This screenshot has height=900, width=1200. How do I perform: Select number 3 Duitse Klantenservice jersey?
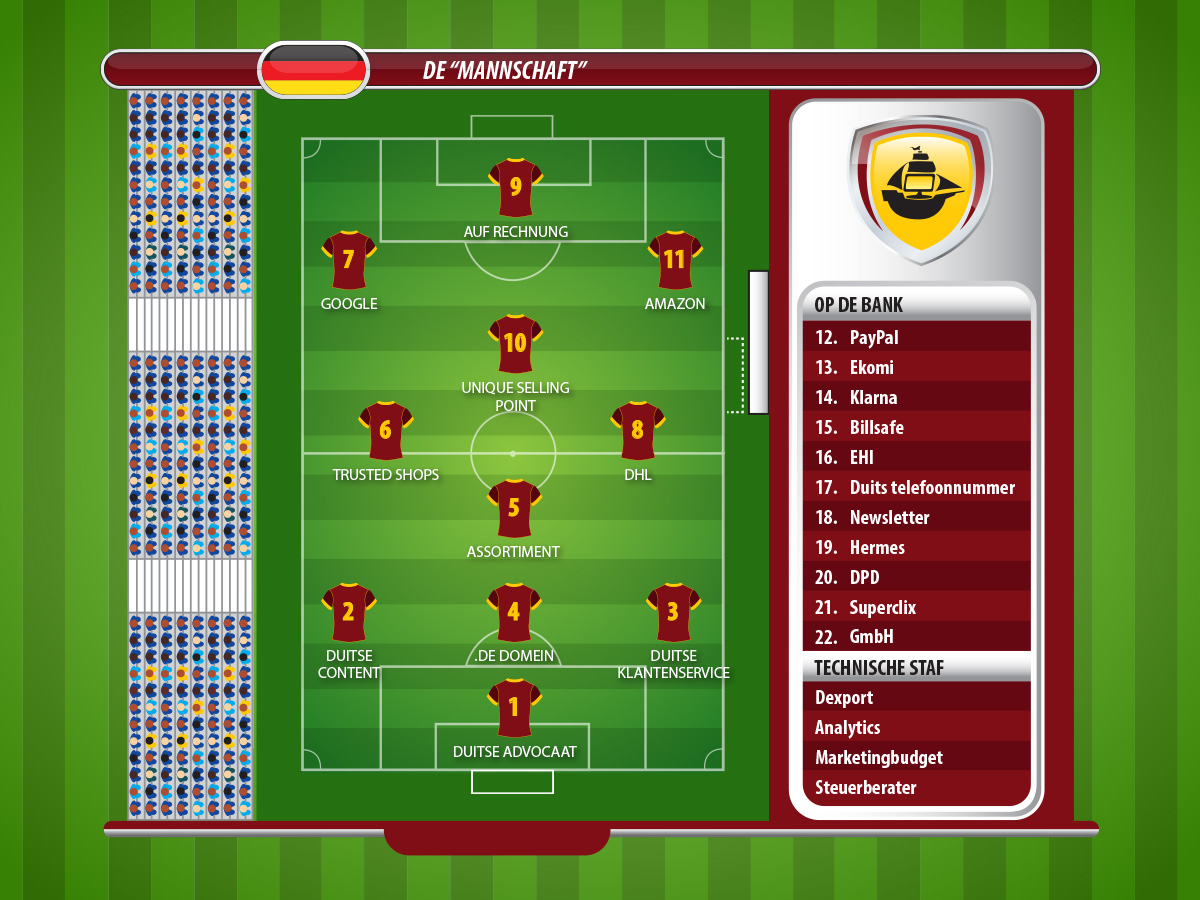pyautogui.click(x=673, y=612)
